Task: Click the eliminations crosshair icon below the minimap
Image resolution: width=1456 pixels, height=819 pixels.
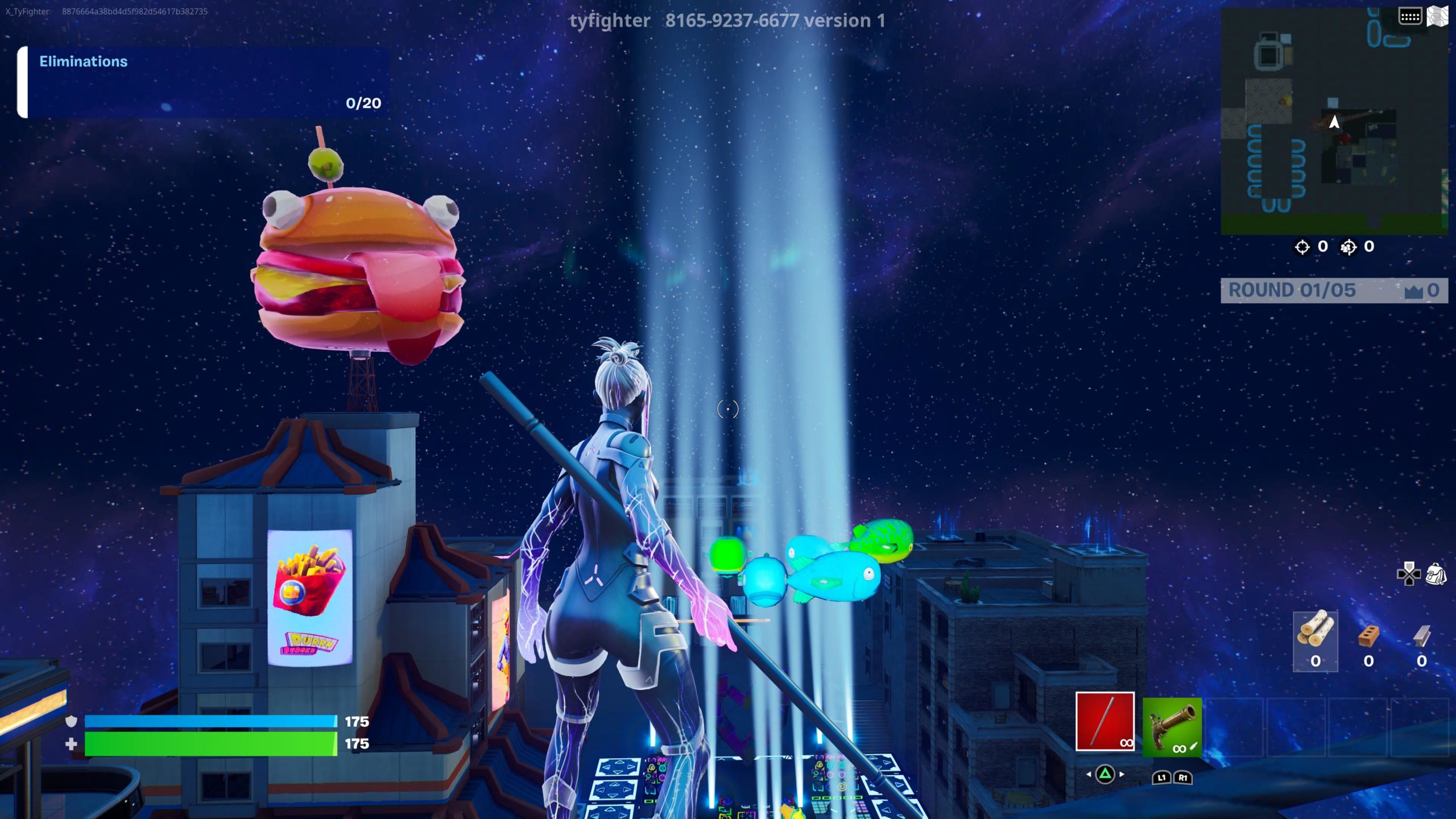Action: (x=1302, y=247)
